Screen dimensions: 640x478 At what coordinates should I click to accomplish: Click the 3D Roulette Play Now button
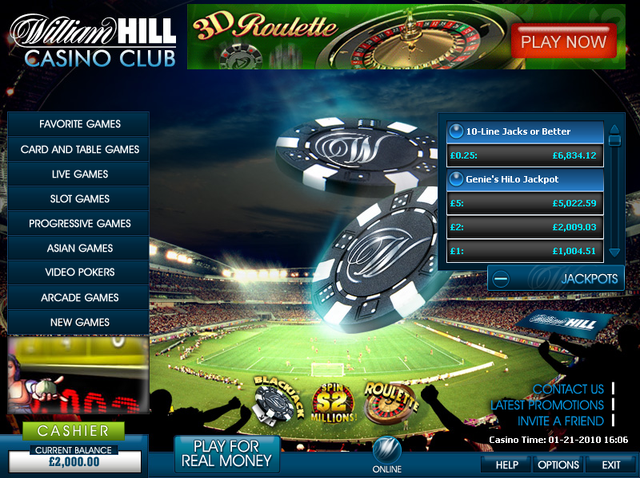(x=564, y=42)
